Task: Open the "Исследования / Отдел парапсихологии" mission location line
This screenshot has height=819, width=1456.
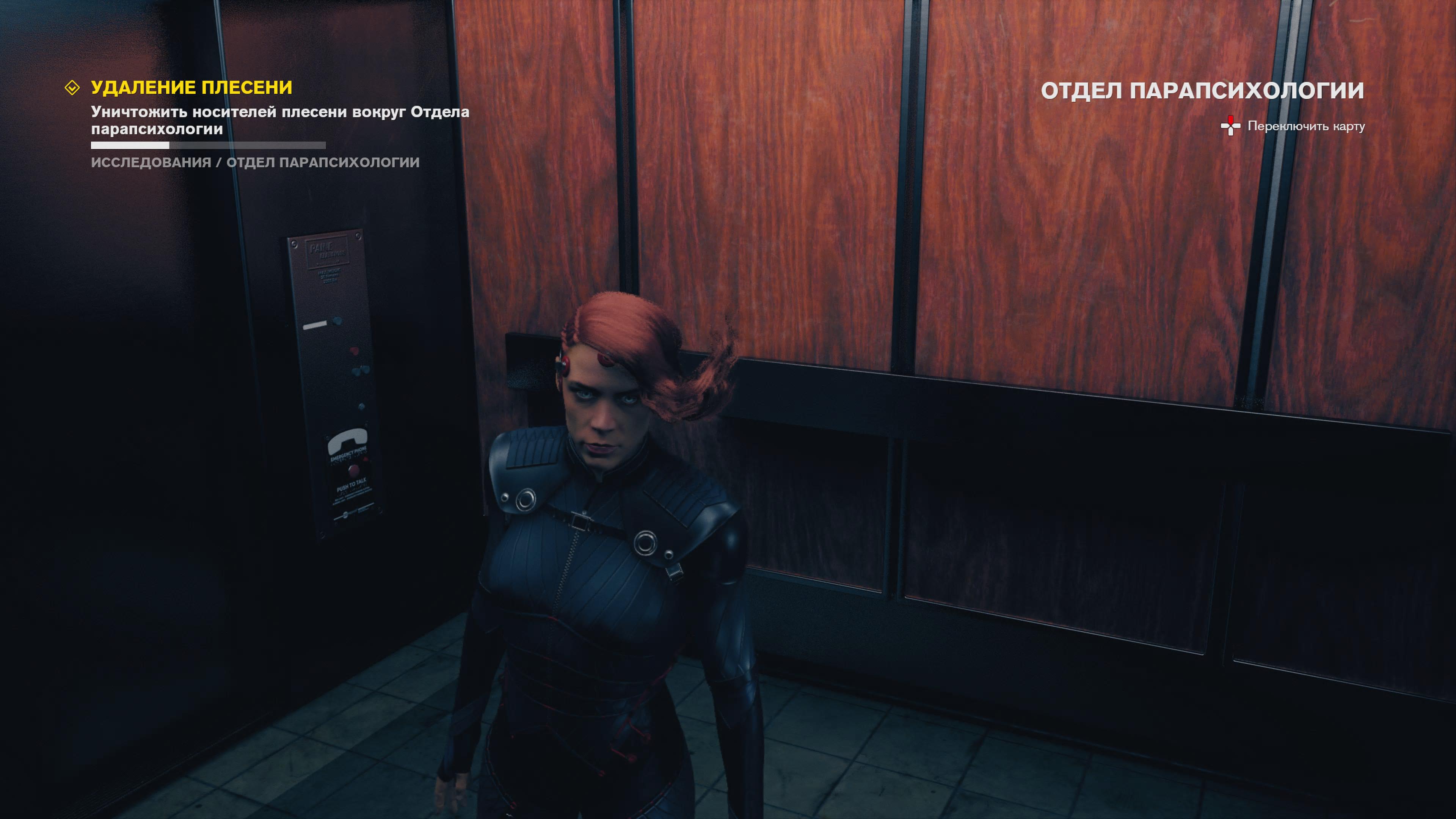Action: point(255,163)
